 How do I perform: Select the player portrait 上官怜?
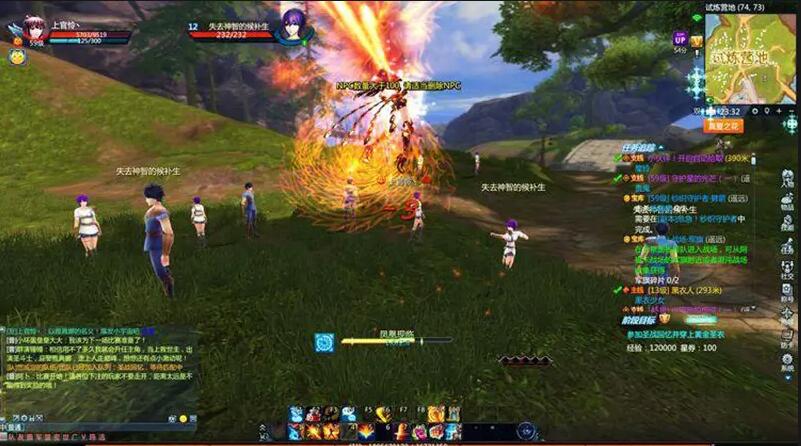click(x=32, y=26)
